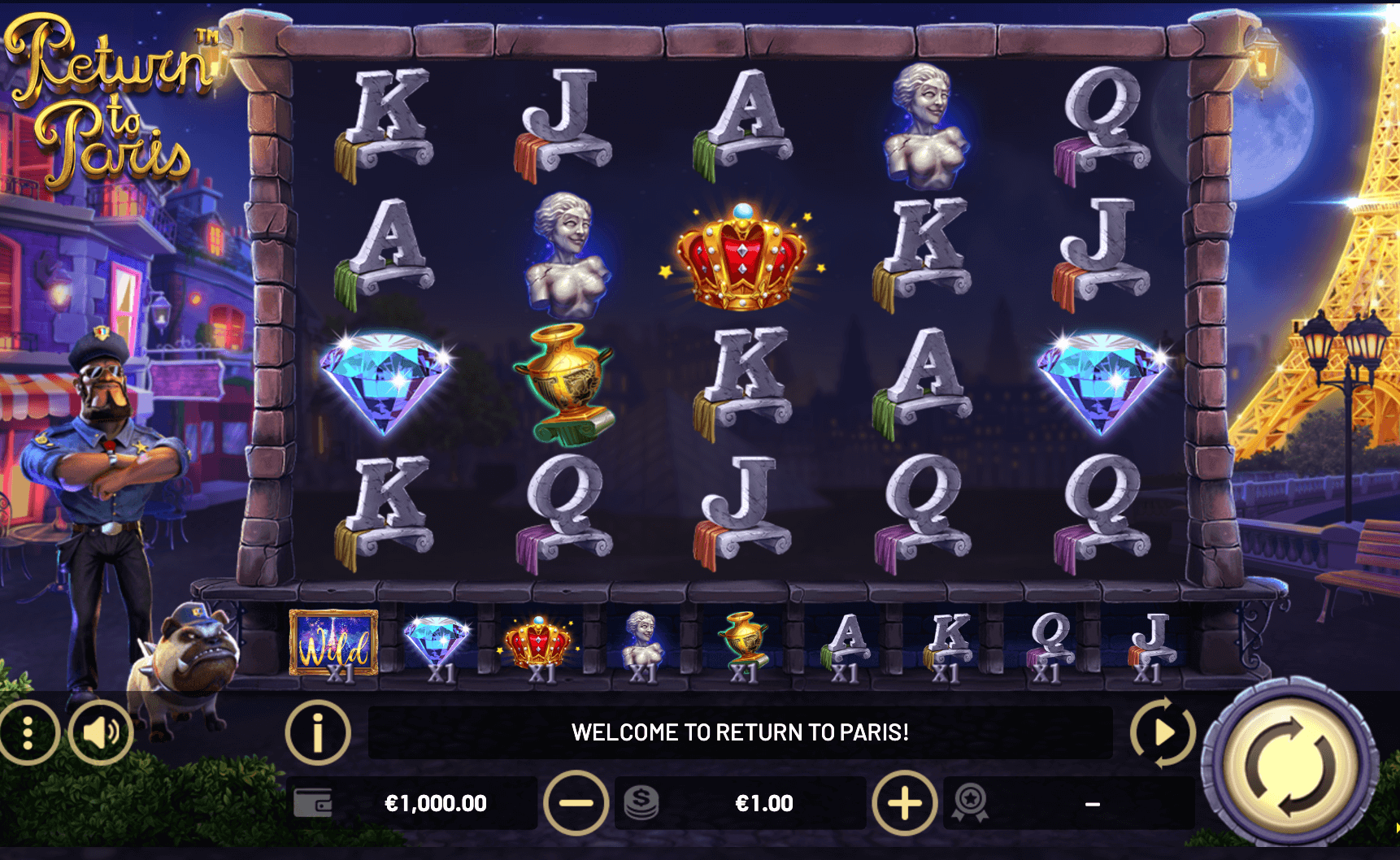1400x860 pixels.
Task: Open the three-dot options menu
Action: pos(28,733)
